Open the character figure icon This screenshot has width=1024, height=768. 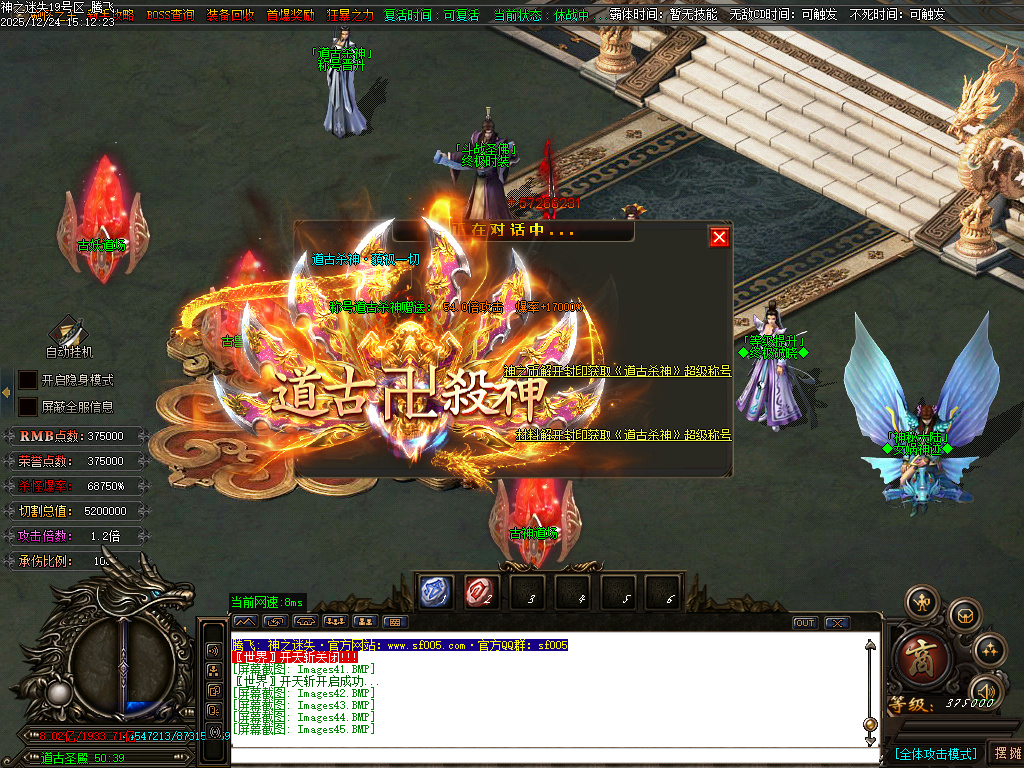coord(921,602)
